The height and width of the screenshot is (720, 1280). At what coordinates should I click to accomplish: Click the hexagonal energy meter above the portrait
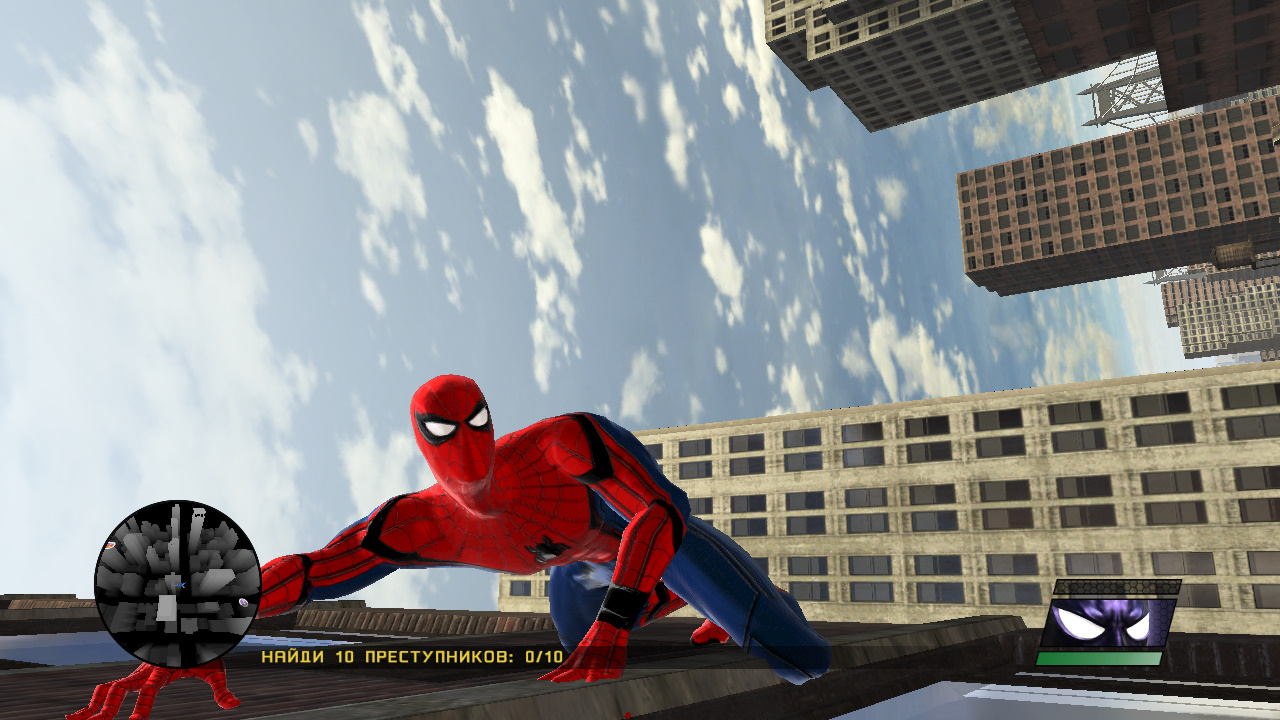(x=1115, y=587)
